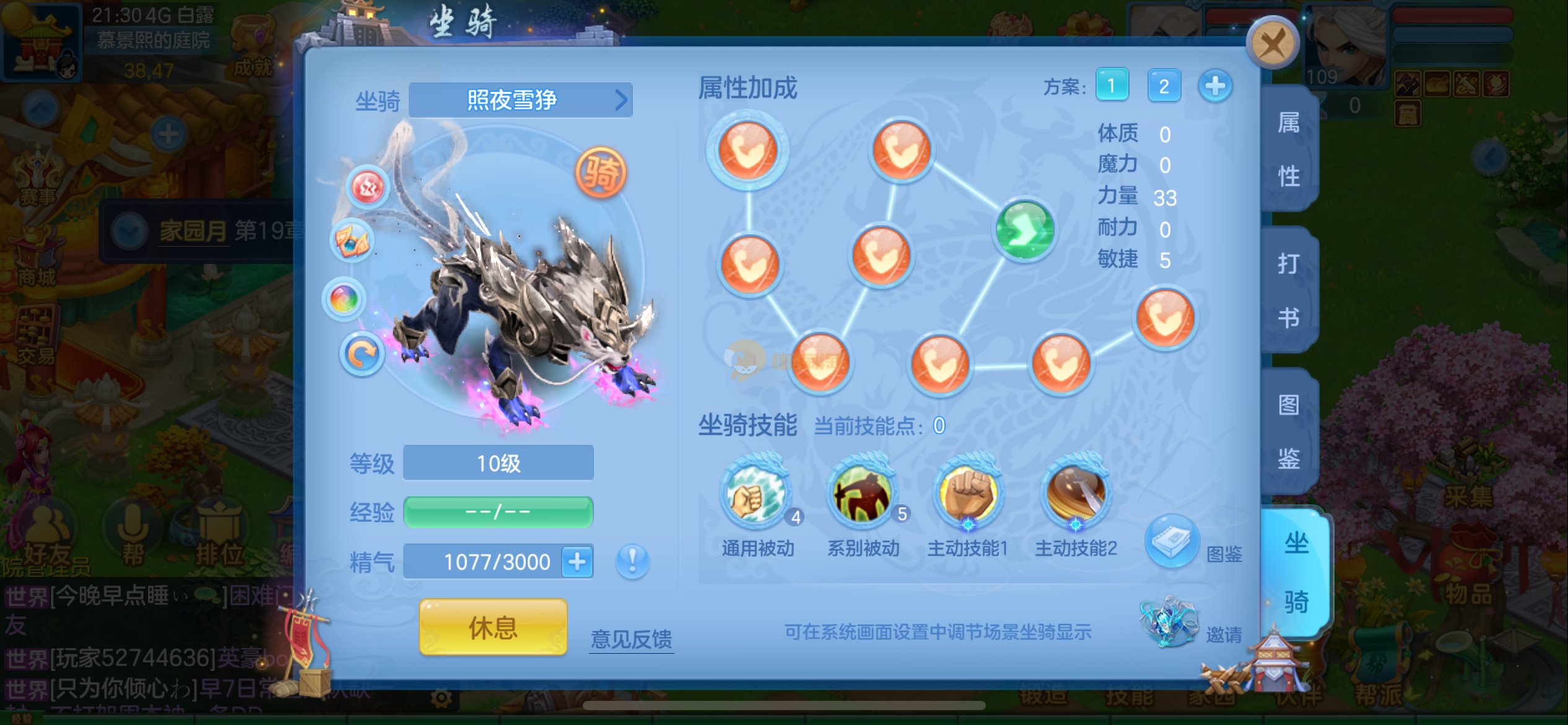The height and width of the screenshot is (725, 1568).
Task: Open the 意见反馈 feedback link
Action: point(631,639)
